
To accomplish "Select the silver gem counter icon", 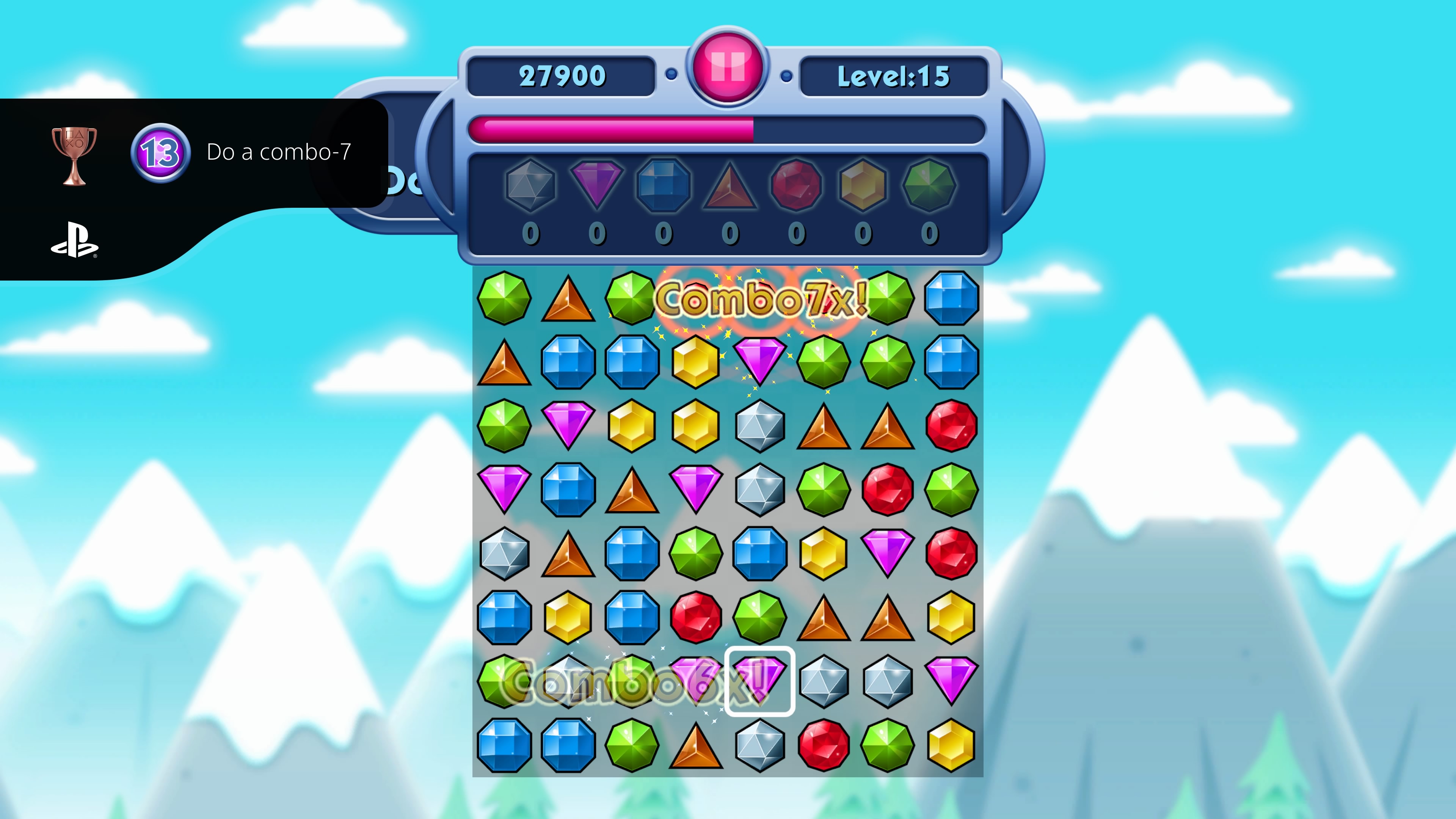I will coord(530,187).
